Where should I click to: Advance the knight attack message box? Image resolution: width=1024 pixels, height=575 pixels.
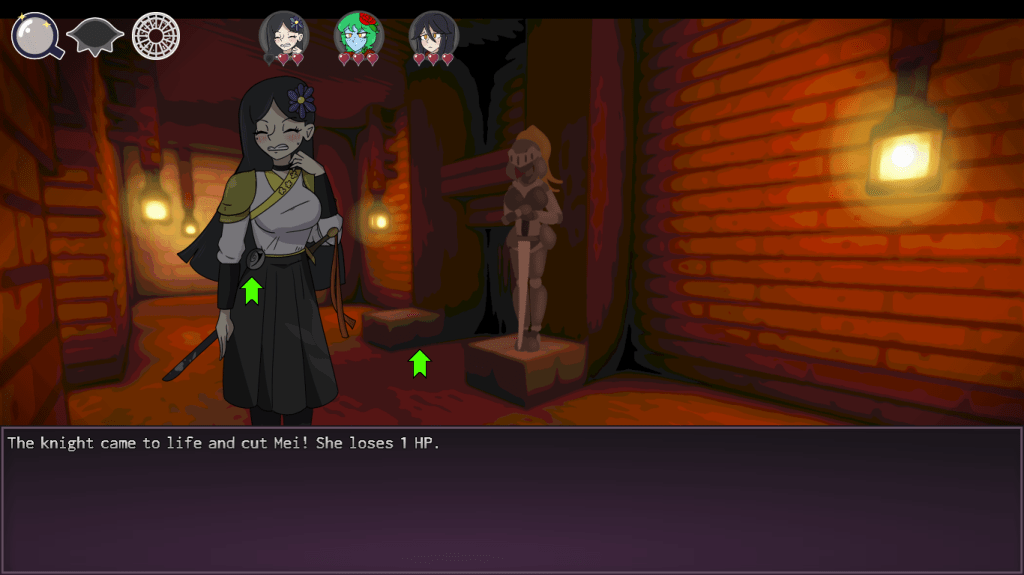[x=512, y=500]
